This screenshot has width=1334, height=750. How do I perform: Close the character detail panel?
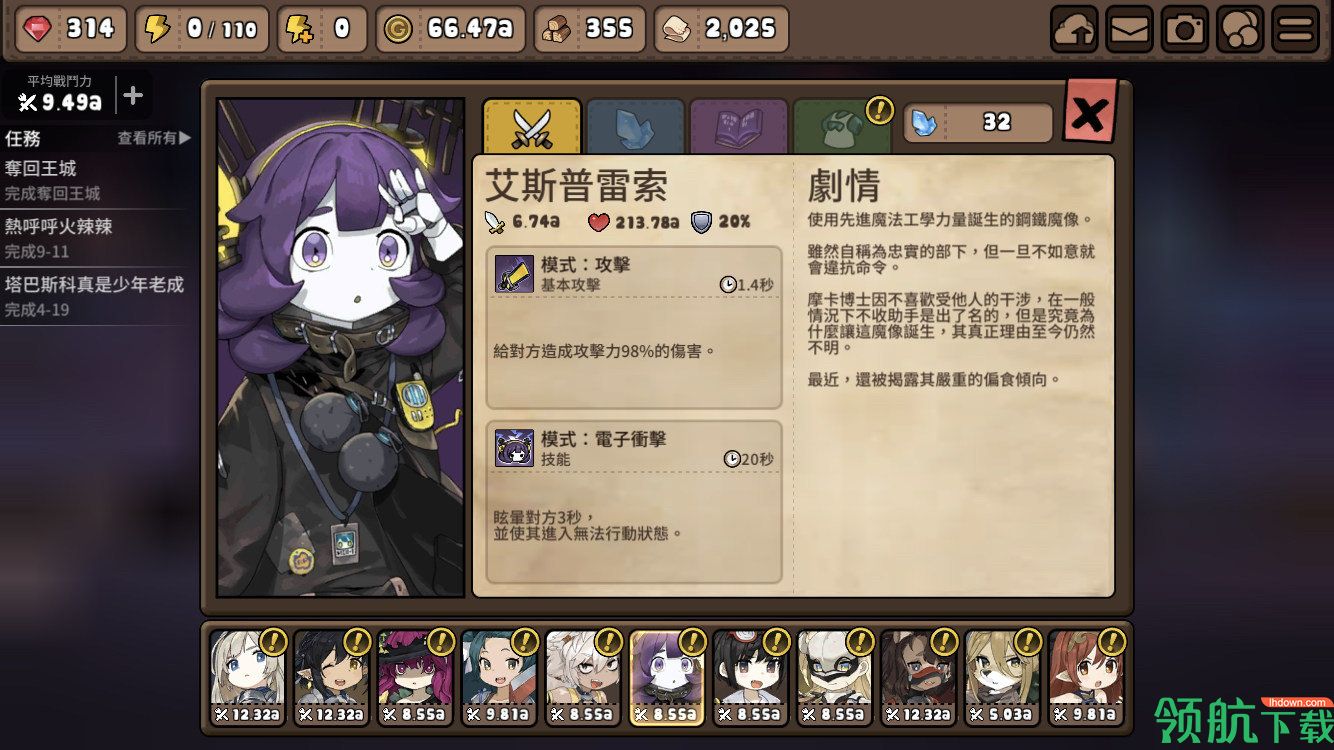(x=1089, y=115)
